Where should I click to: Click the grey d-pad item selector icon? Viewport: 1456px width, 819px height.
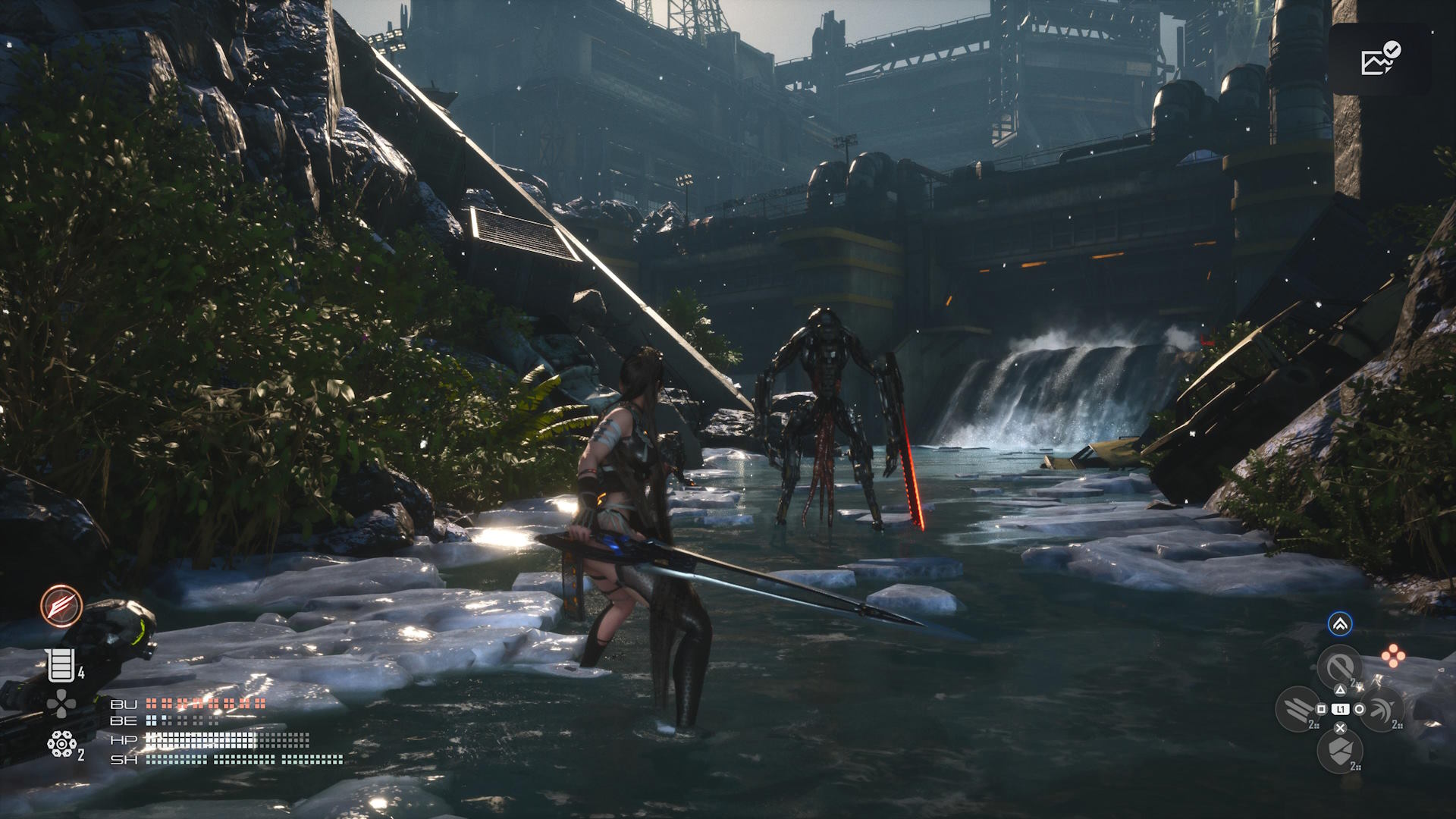click(x=61, y=704)
